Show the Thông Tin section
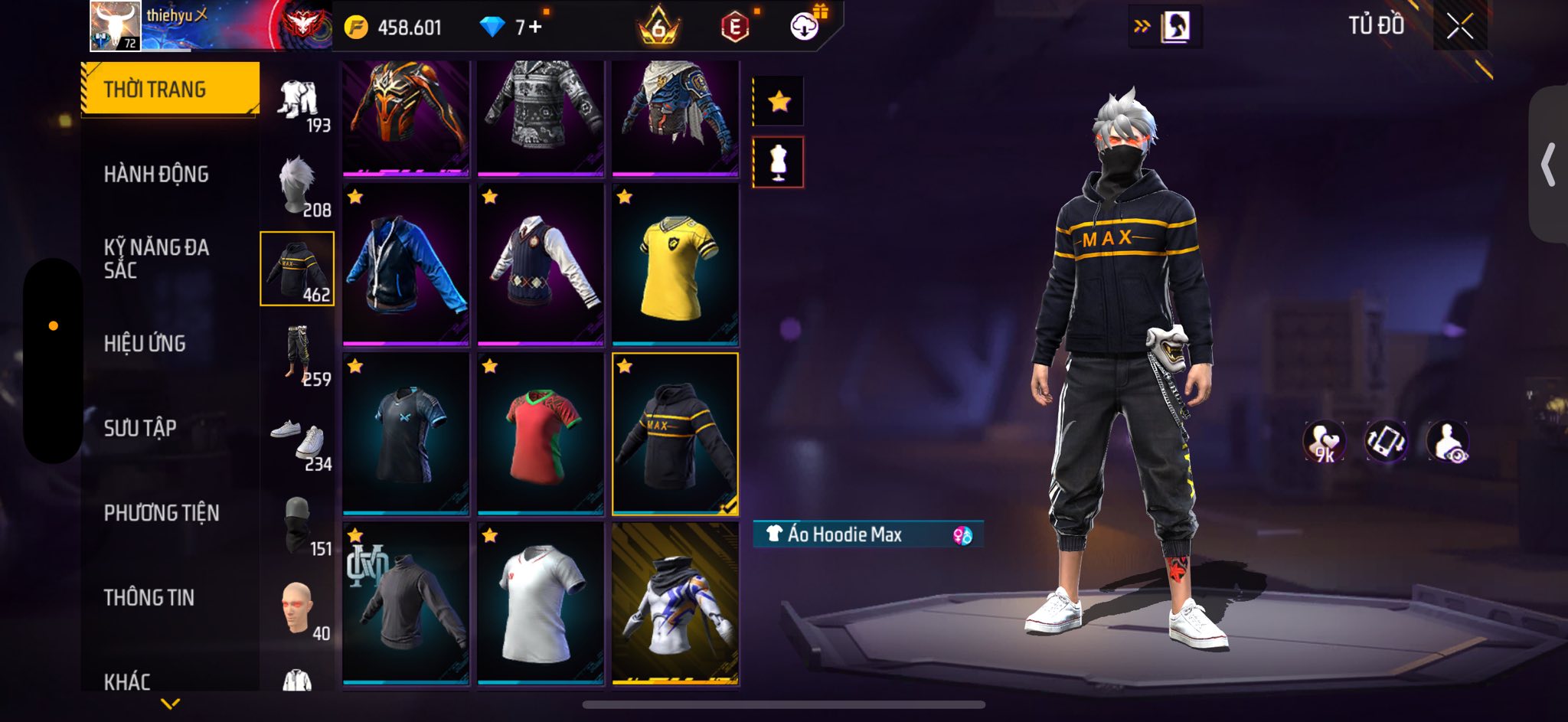 pyautogui.click(x=149, y=597)
